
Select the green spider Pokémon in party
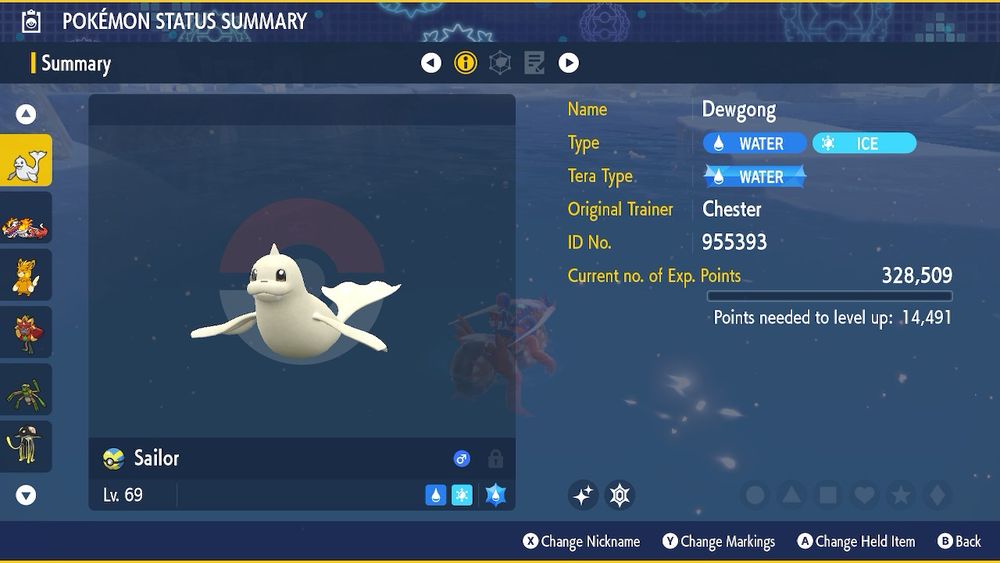click(26, 391)
